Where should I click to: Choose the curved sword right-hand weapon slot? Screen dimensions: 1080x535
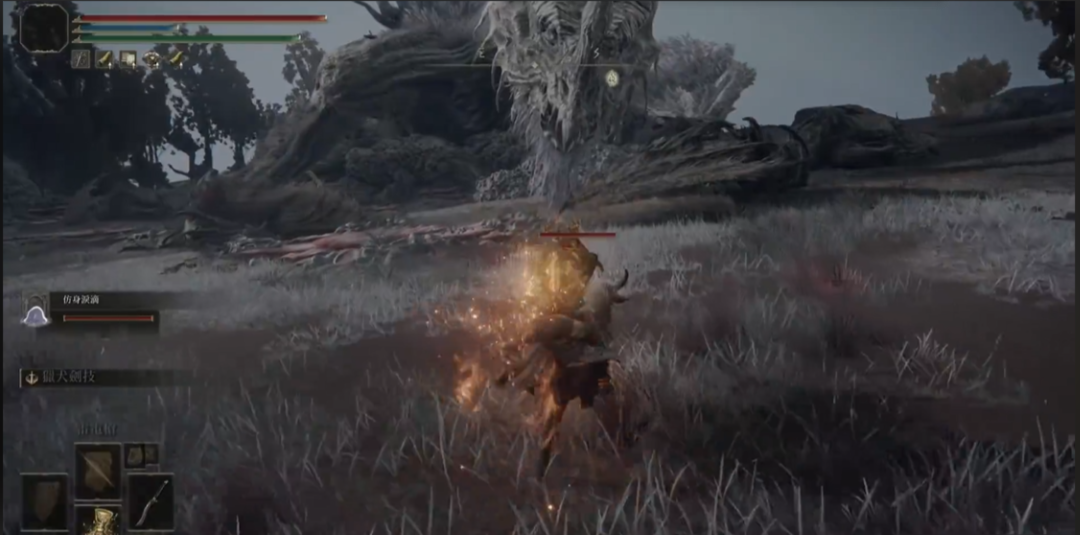click(150, 500)
